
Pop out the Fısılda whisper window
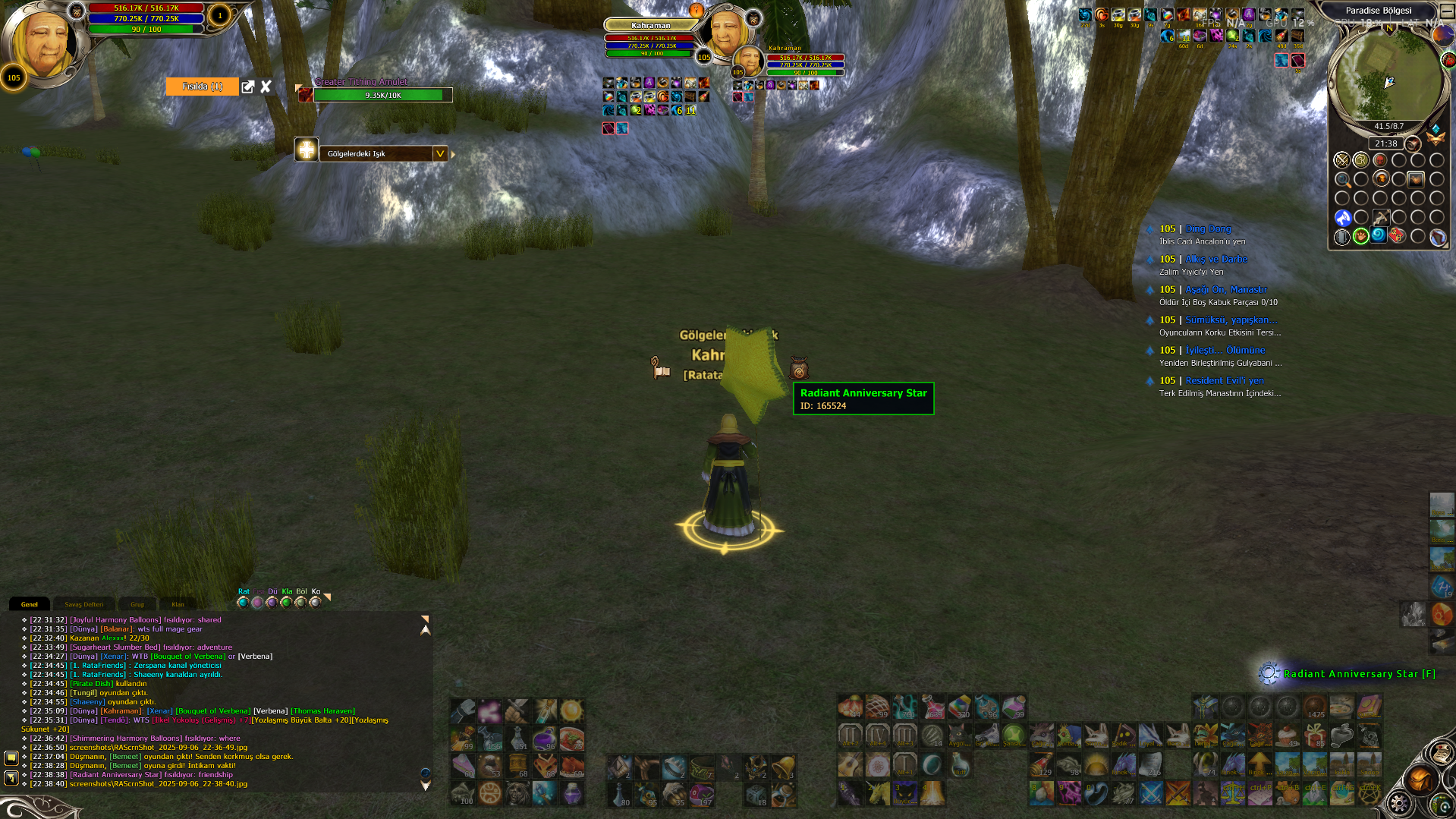[x=247, y=87]
